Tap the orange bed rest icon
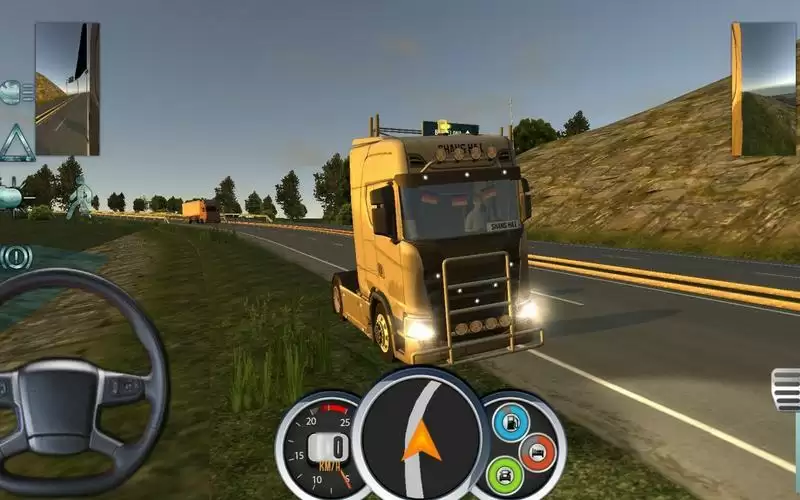Viewport: 800px width, 500px height. tap(538, 451)
